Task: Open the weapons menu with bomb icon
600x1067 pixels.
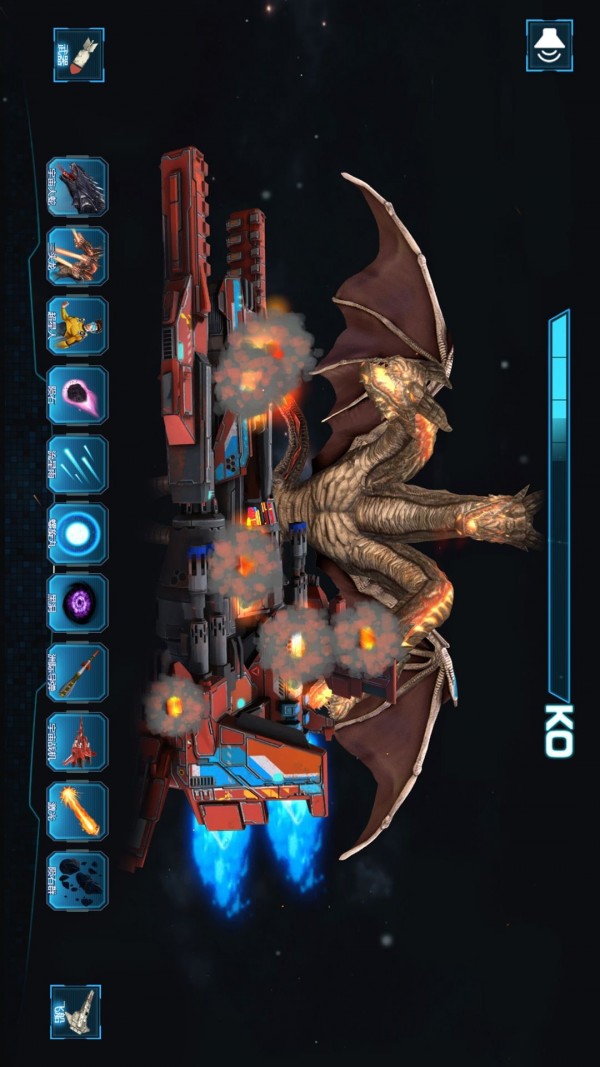Action: pos(78,54)
